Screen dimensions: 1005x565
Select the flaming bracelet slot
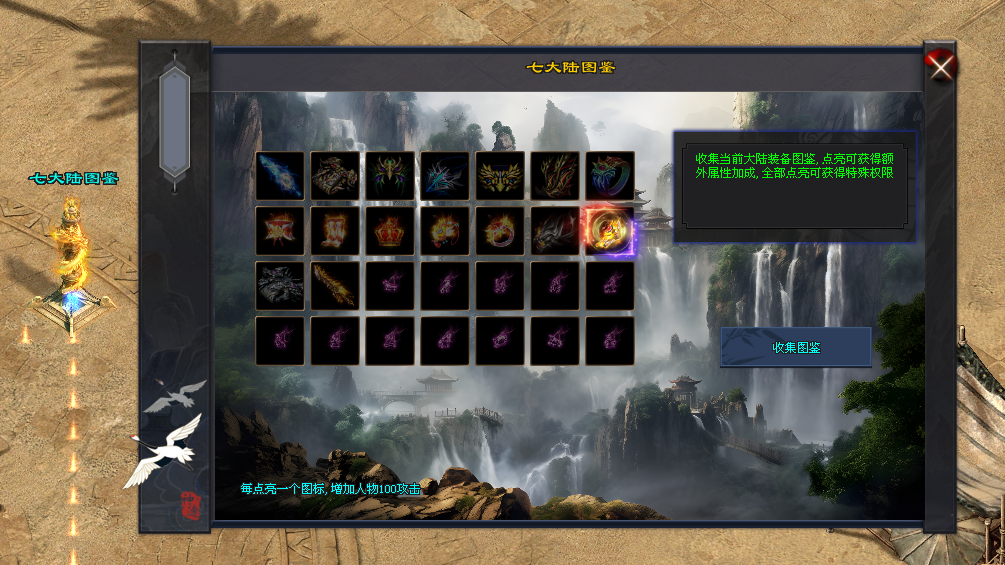(445, 231)
